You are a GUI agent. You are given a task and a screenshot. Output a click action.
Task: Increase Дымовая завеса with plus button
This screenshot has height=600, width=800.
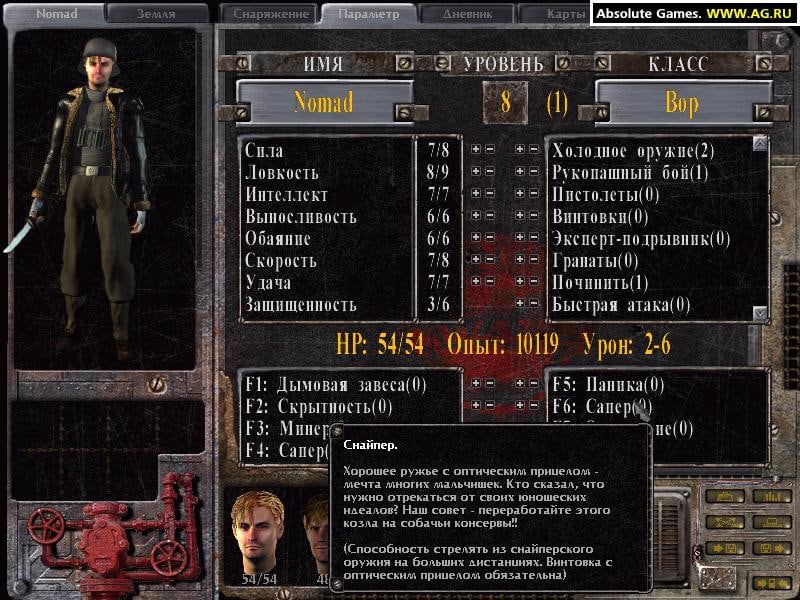tap(475, 383)
